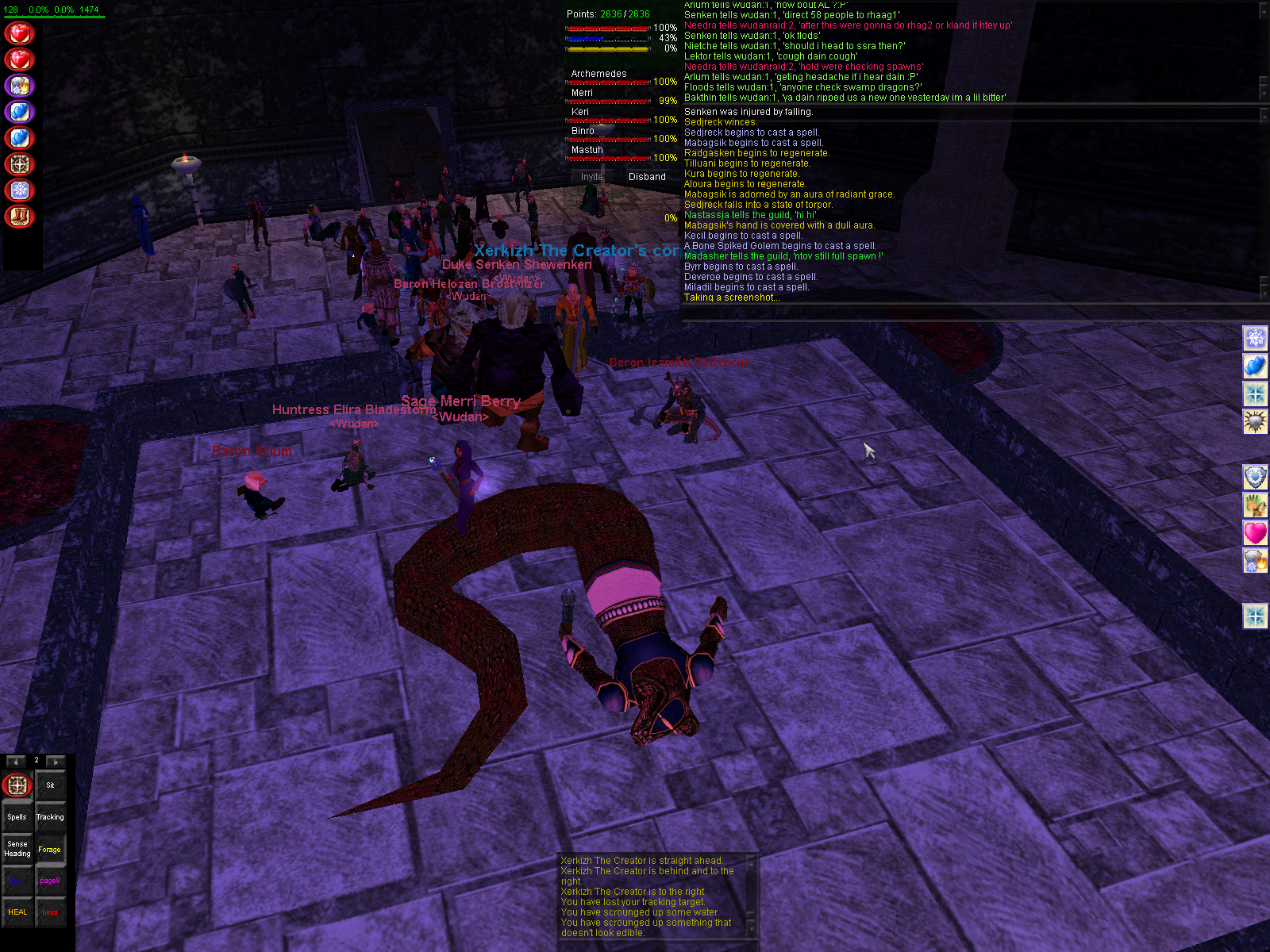Disband from the group
The height and width of the screenshot is (952, 1270).
647,177
